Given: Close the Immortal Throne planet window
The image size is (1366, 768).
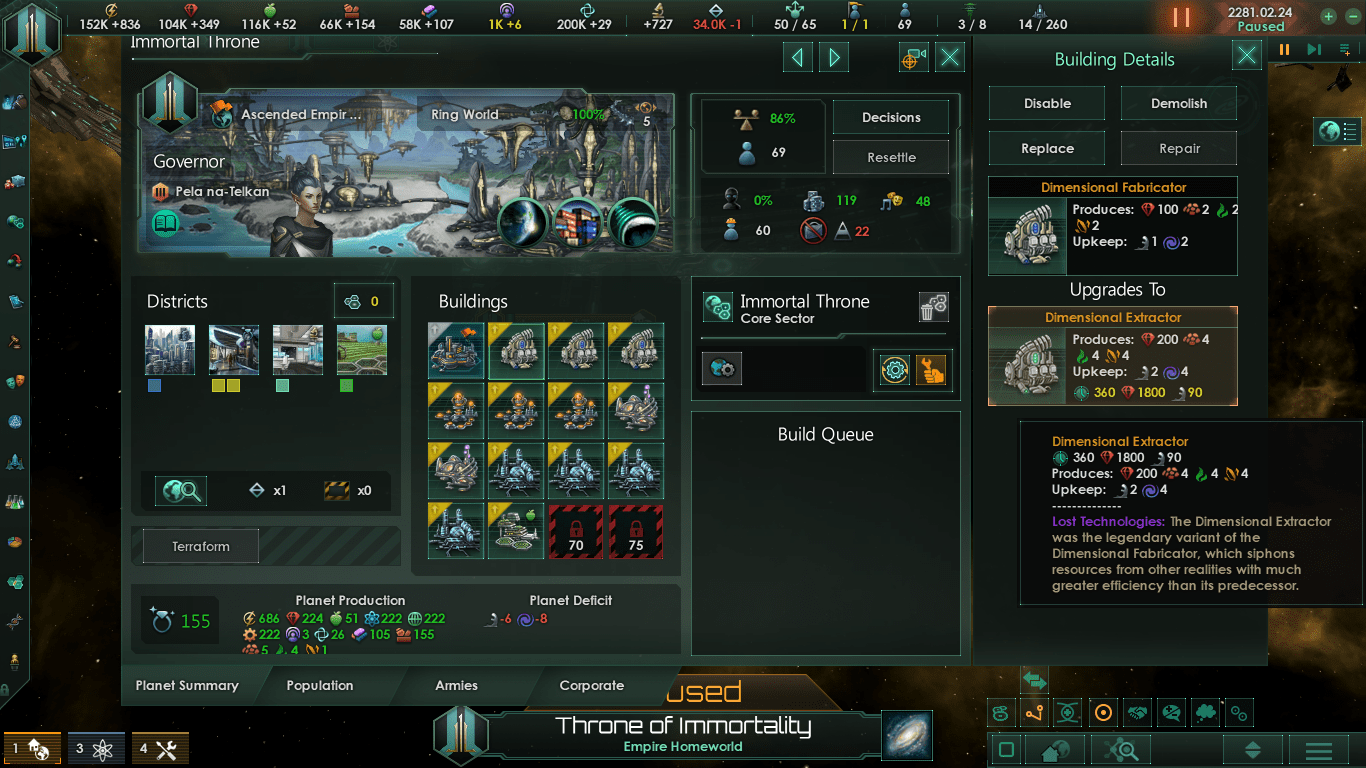Looking at the screenshot, I should pos(950,58).
